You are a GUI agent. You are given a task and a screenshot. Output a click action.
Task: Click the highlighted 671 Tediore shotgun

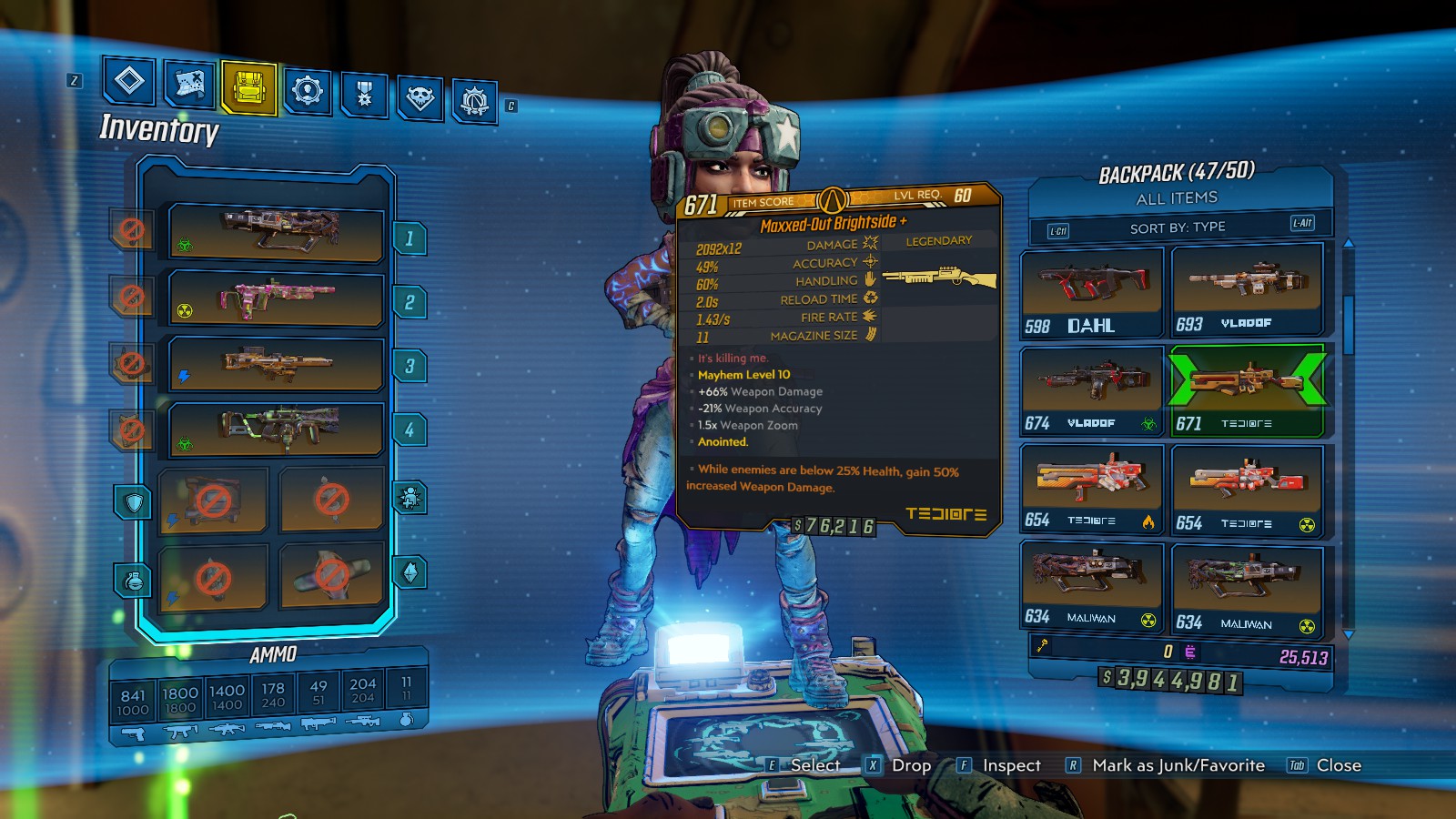(x=1246, y=391)
